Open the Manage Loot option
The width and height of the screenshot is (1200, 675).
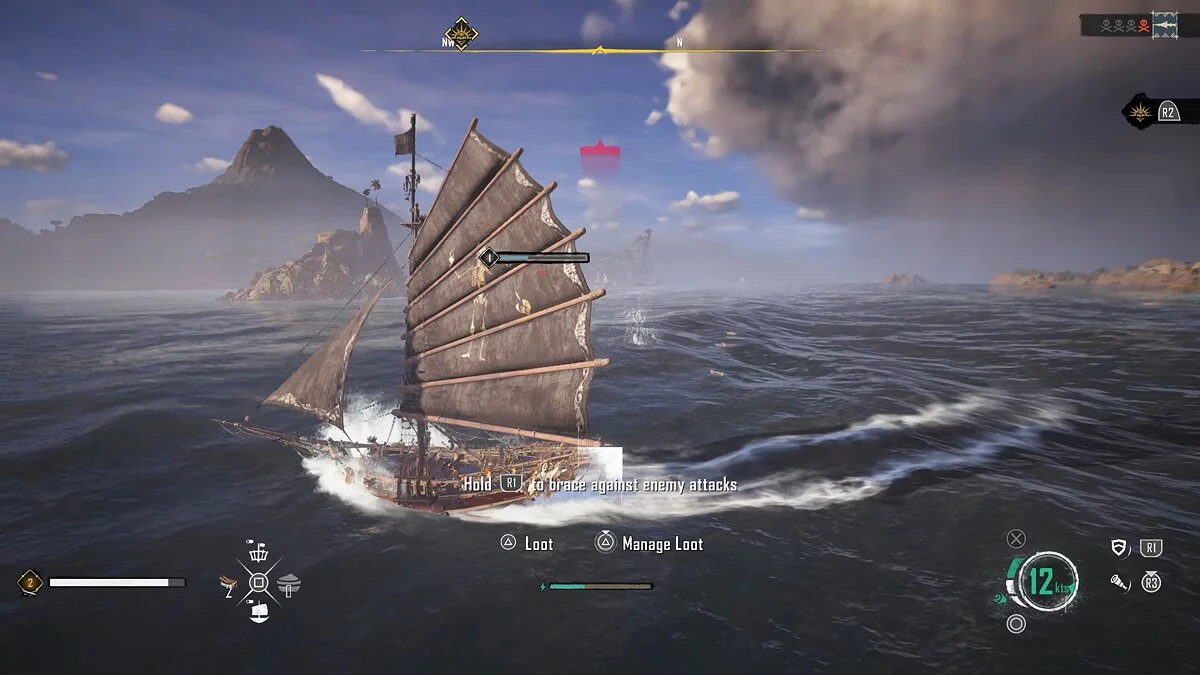662,544
